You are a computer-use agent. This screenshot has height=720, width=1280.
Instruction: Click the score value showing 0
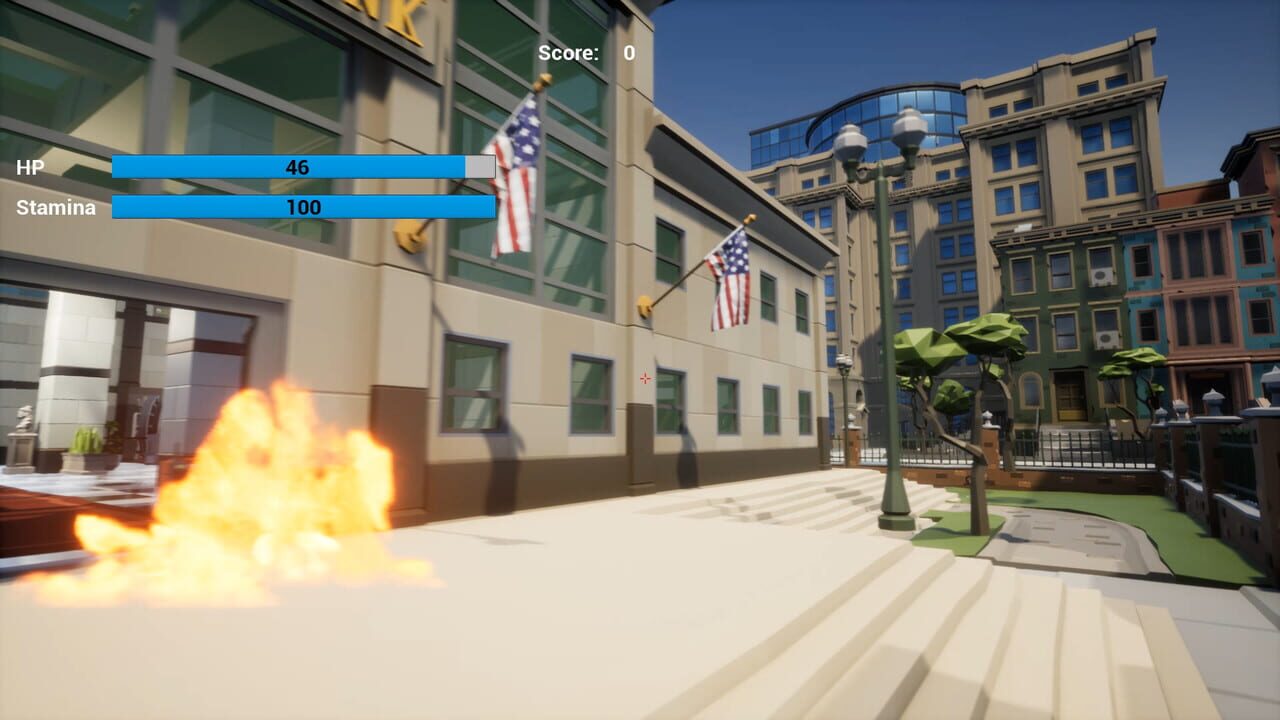(627, 52)
